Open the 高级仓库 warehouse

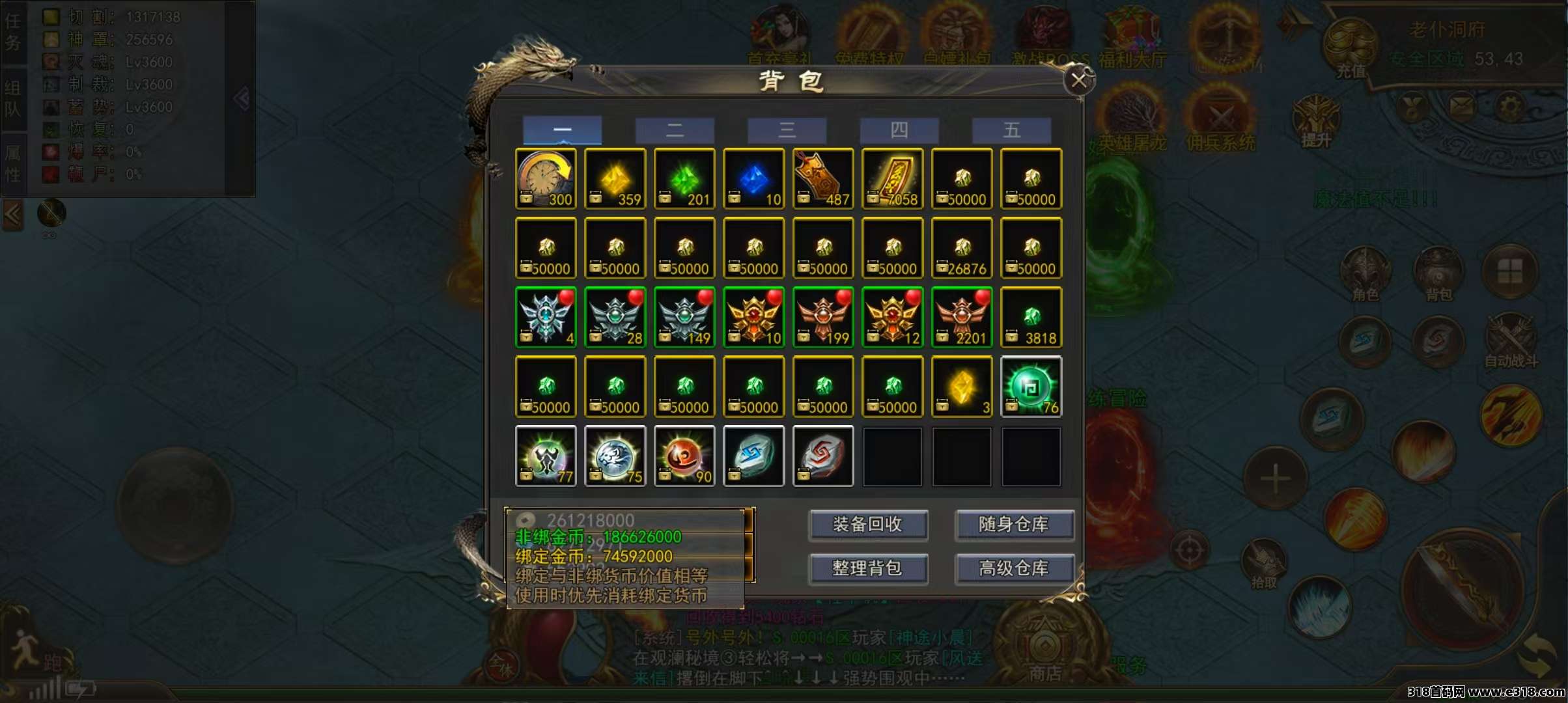pos(1014,569)
